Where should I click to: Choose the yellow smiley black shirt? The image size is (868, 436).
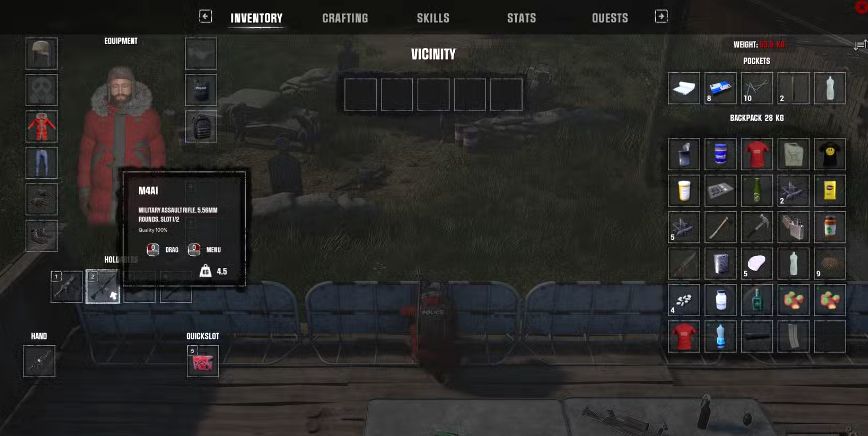829,154
